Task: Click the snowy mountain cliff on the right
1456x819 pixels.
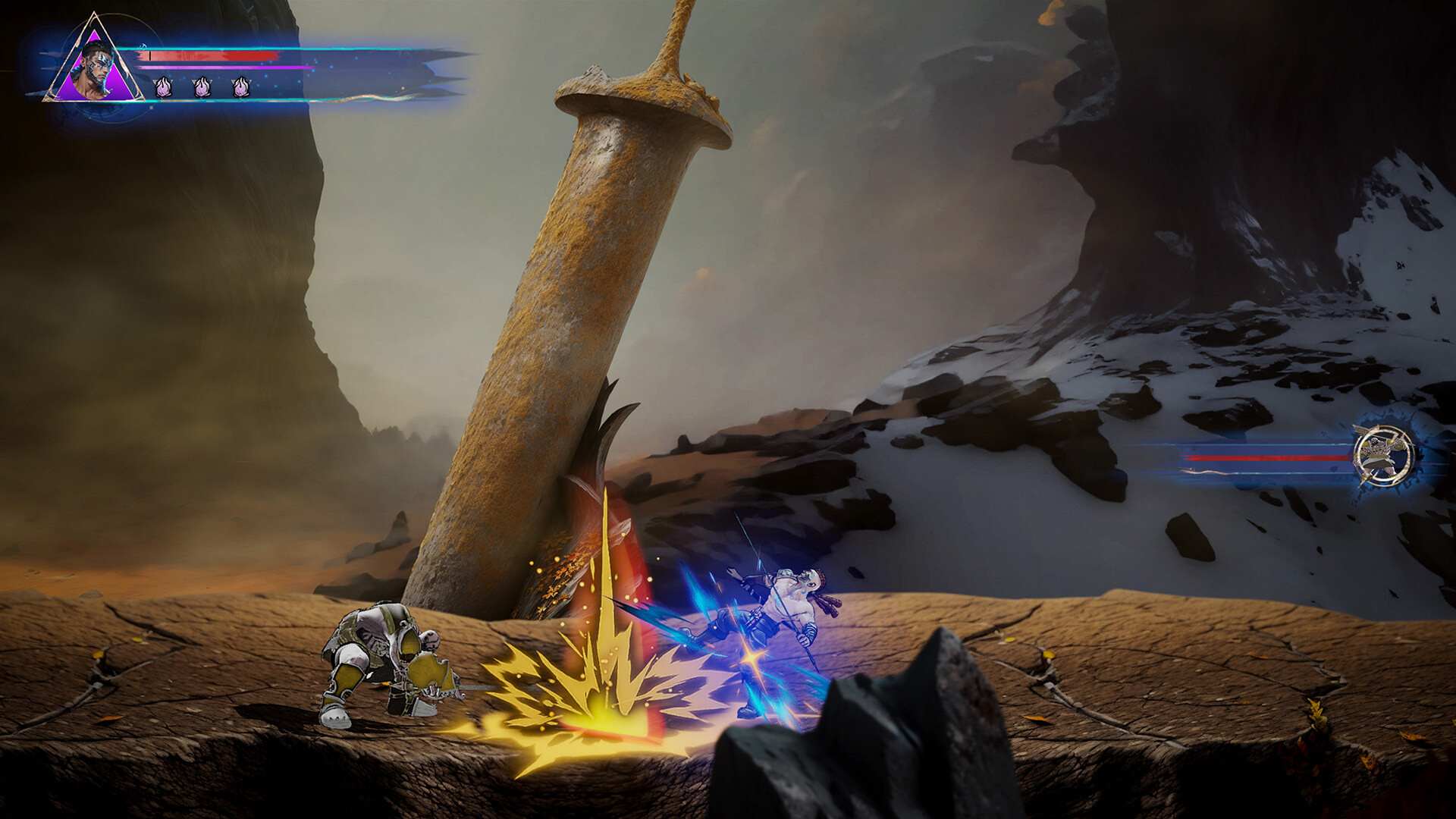Action: pos(1251,341)
